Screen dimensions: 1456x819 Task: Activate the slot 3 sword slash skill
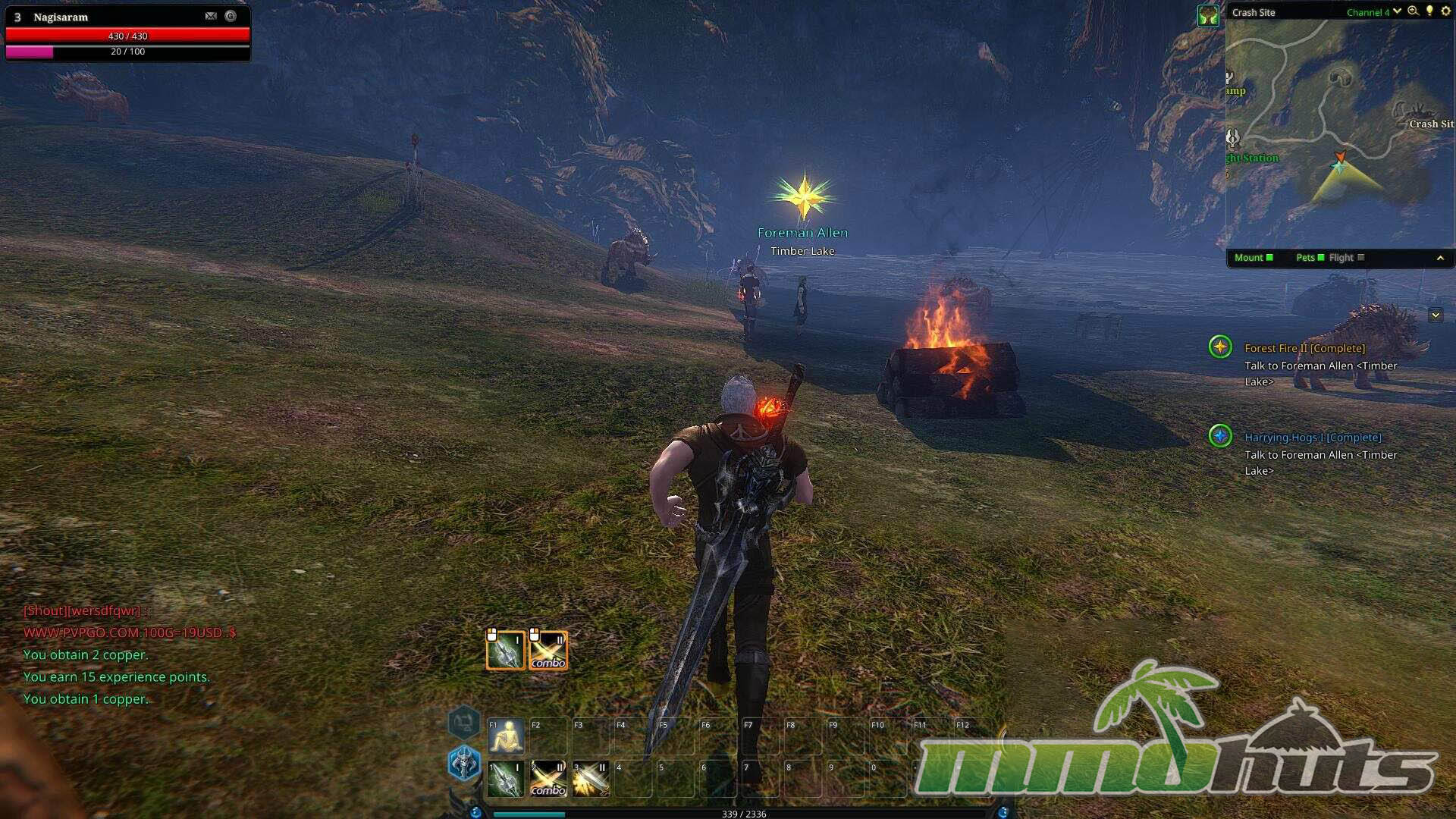click(x=591, y=779)
